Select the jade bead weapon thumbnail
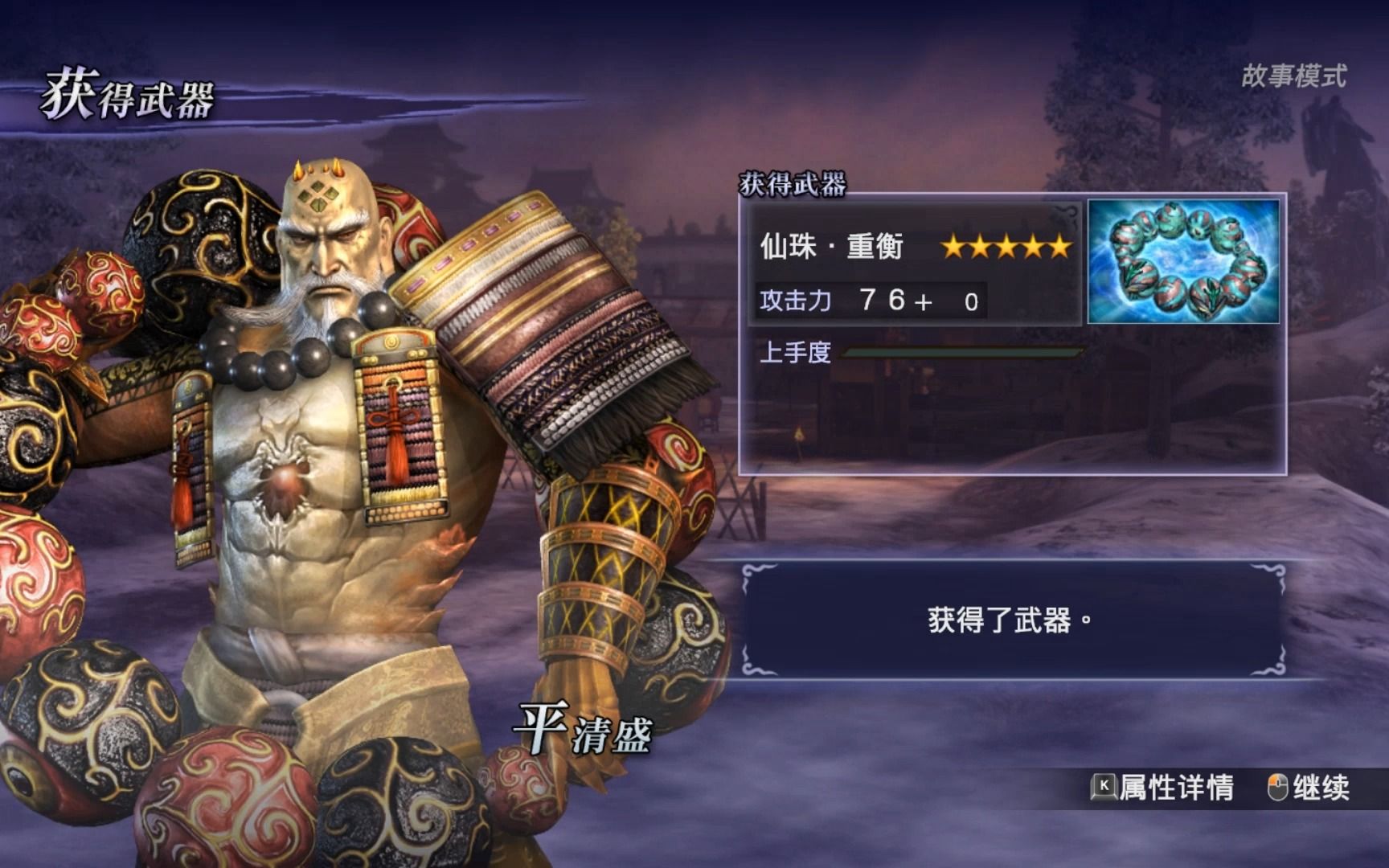1389x868 pixels. pos(1182,262)
